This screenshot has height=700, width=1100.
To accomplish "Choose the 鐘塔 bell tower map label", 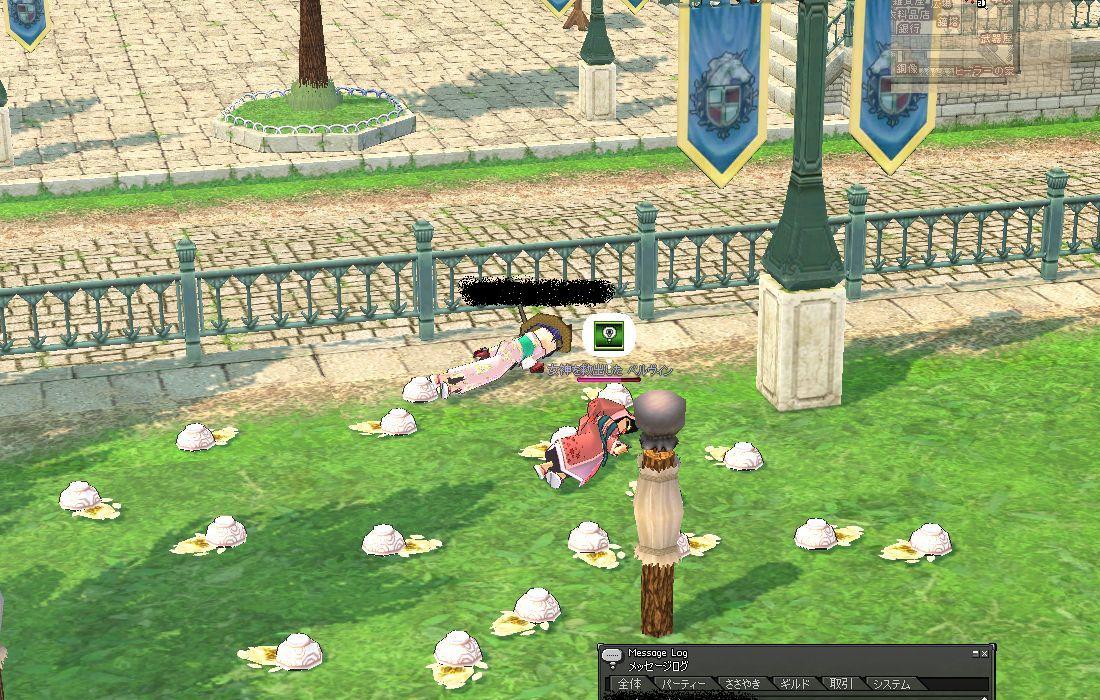I will pyautogui.click(x=947, y=20).
